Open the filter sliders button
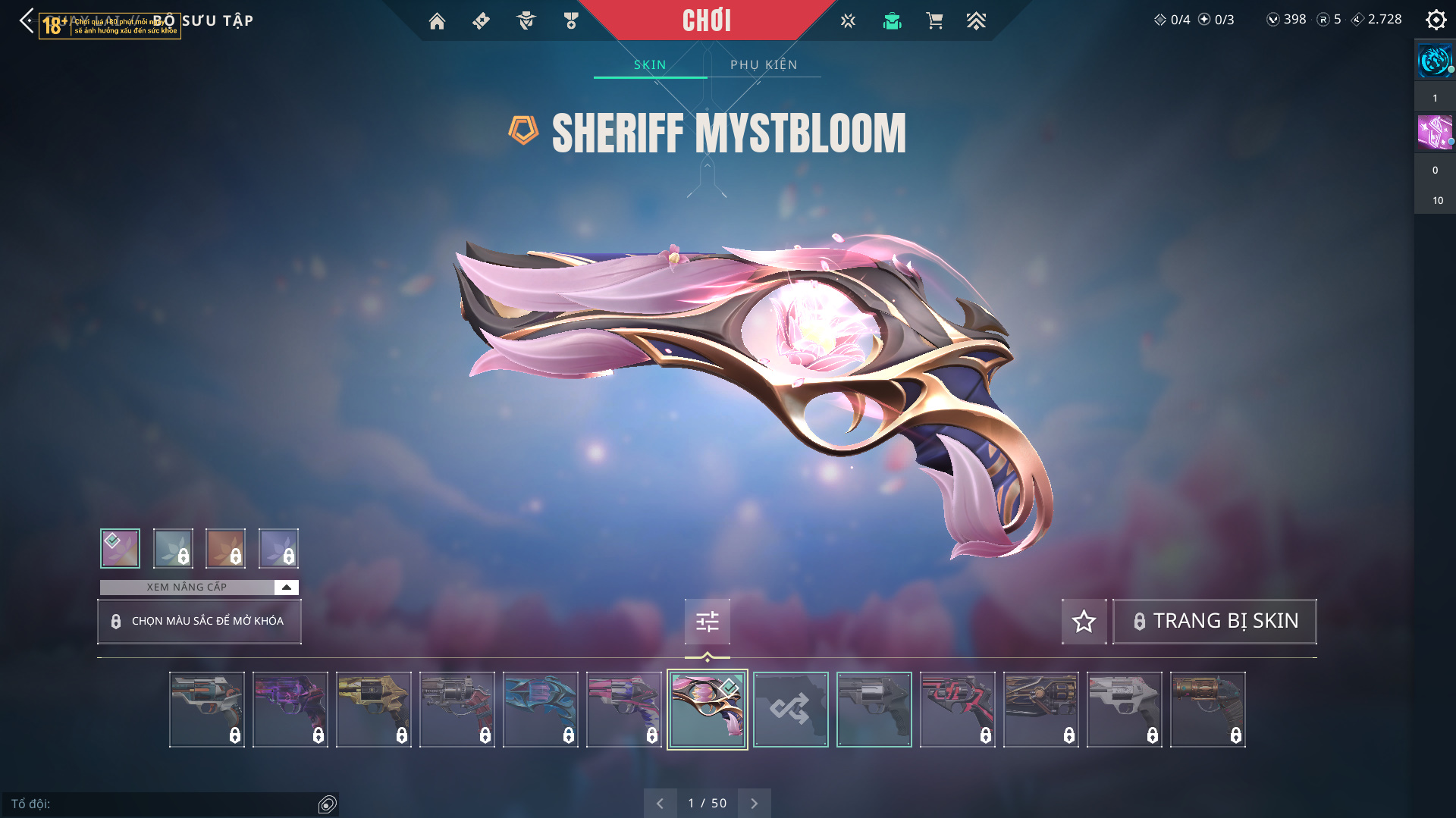 click(707, 622)
